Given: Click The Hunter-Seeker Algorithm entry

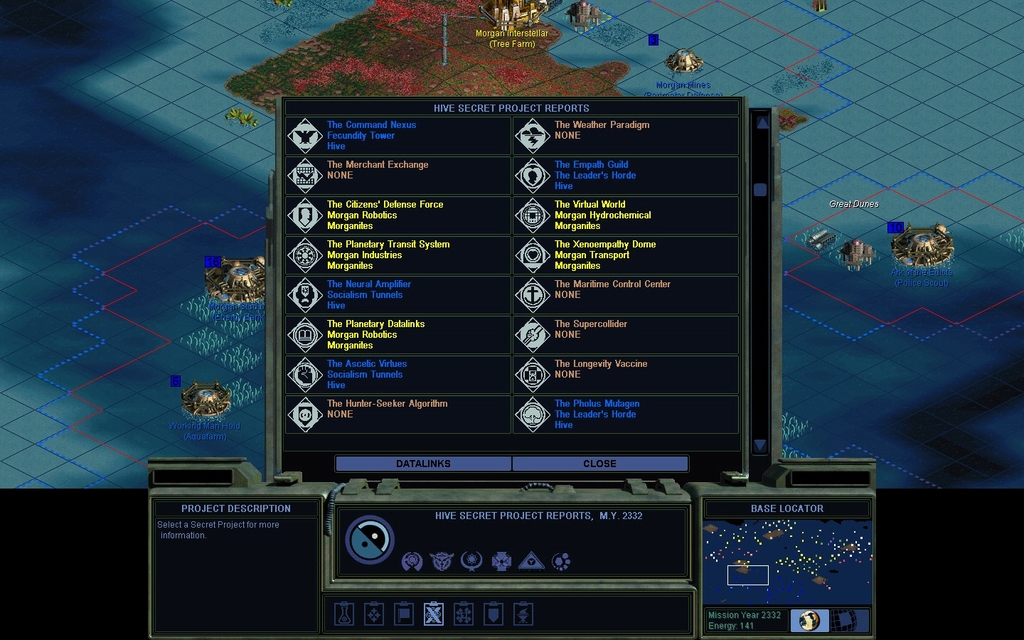Looking at the screenshot, I should click(398, 414).
